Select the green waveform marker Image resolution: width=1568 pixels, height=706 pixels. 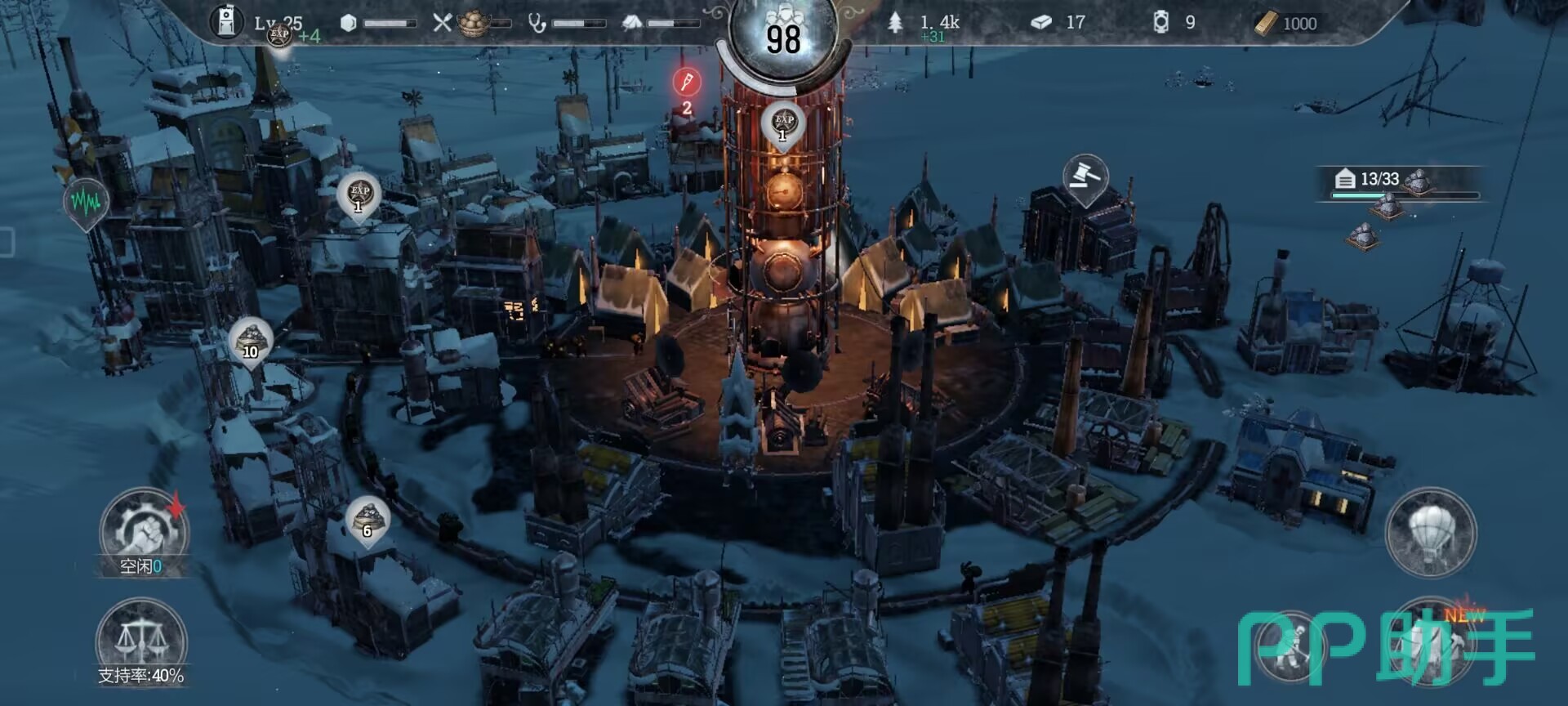85,201
